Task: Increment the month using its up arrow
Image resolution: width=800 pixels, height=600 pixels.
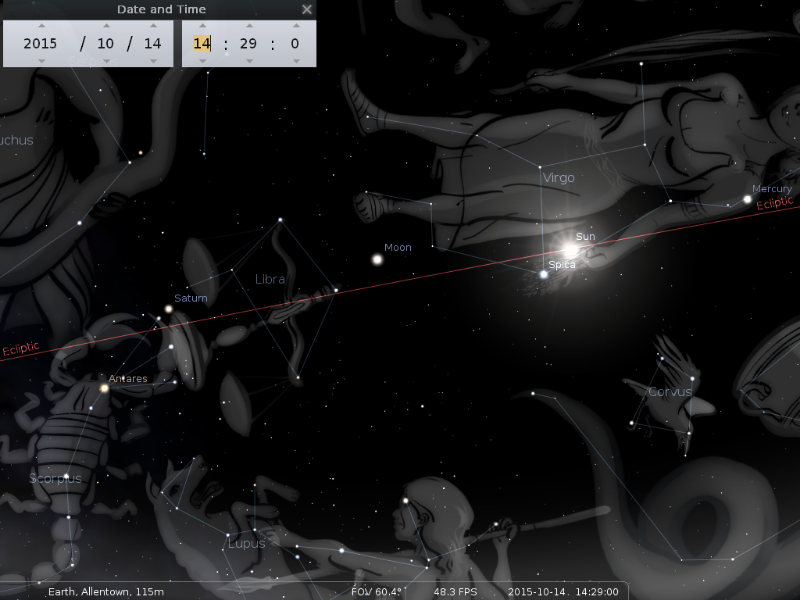Action: click(105, 26)
